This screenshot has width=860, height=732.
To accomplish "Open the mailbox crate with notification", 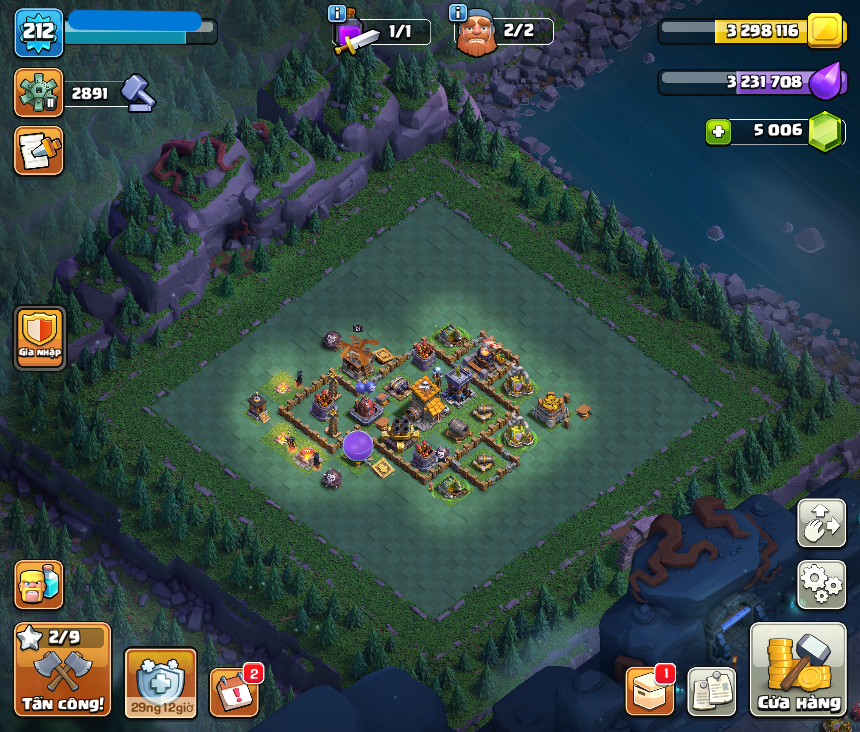I will 650,690.
